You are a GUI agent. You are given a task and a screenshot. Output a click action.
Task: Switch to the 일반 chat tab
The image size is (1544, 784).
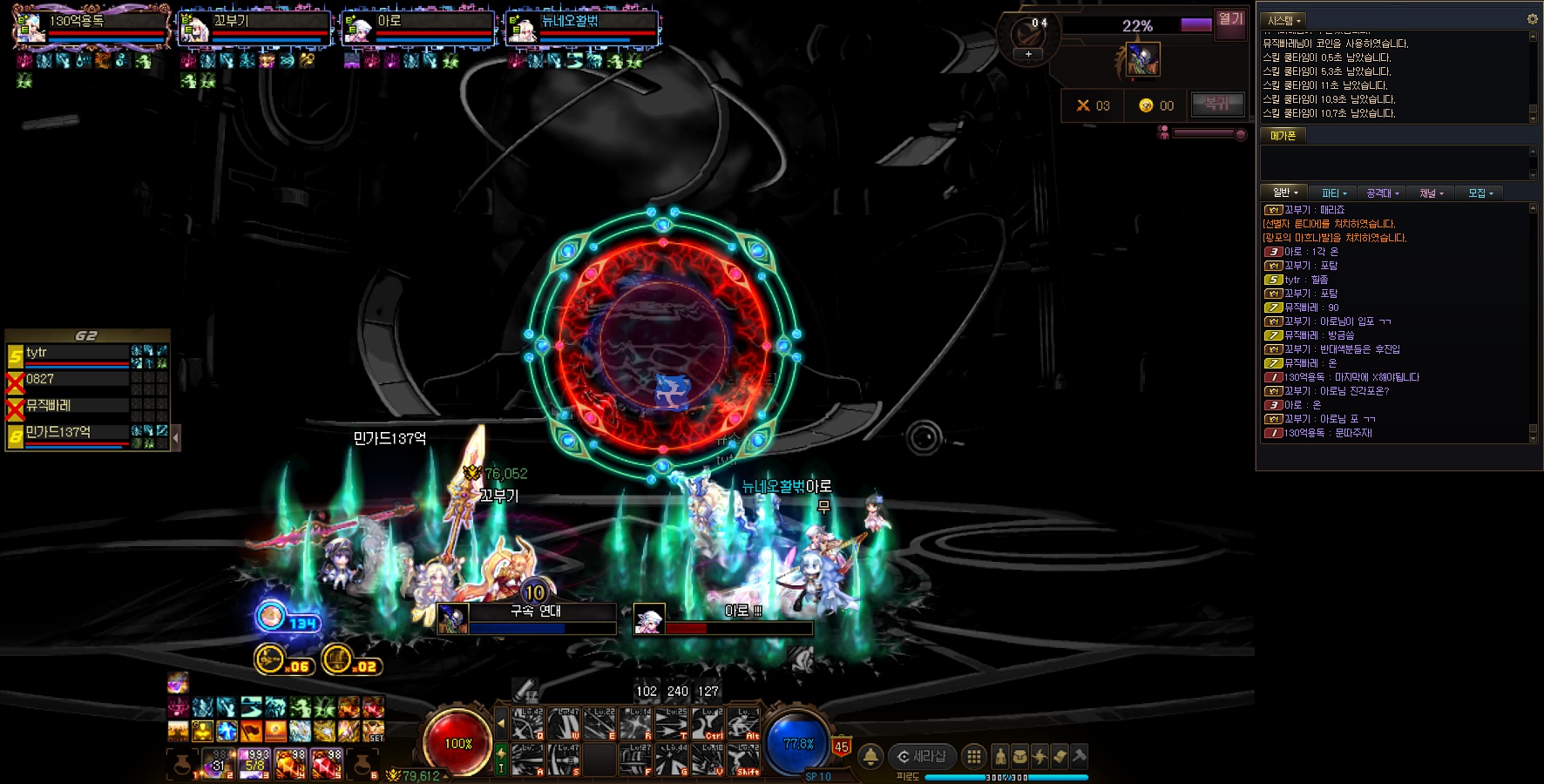pyautogui.click(x=1284, y=193)
